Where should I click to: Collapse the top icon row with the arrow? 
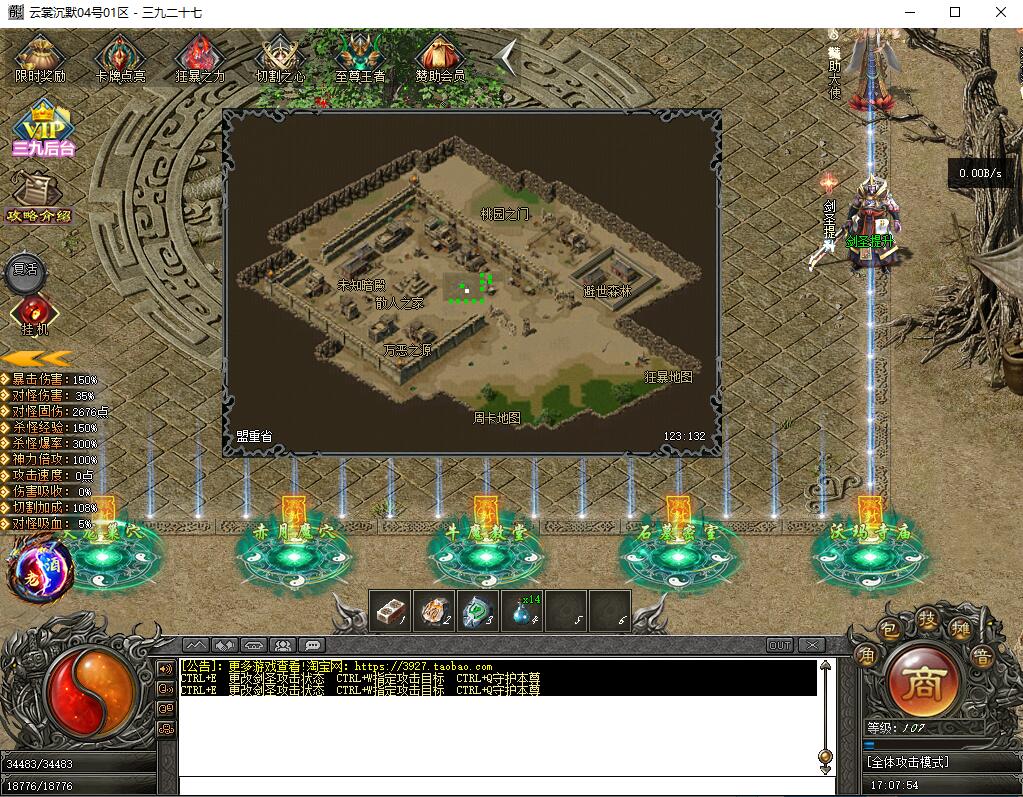pyautogui.click(x=507, y=58)
